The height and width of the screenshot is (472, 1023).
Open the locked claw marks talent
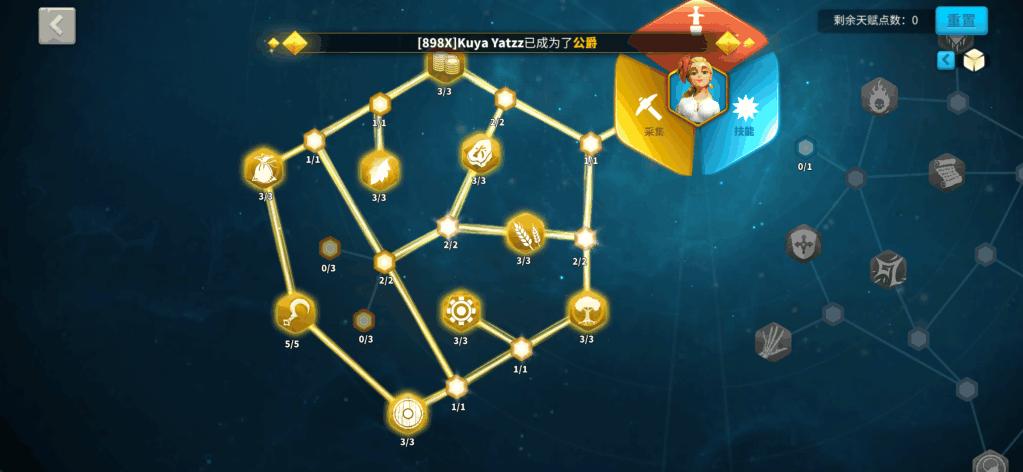pos(773,341)
